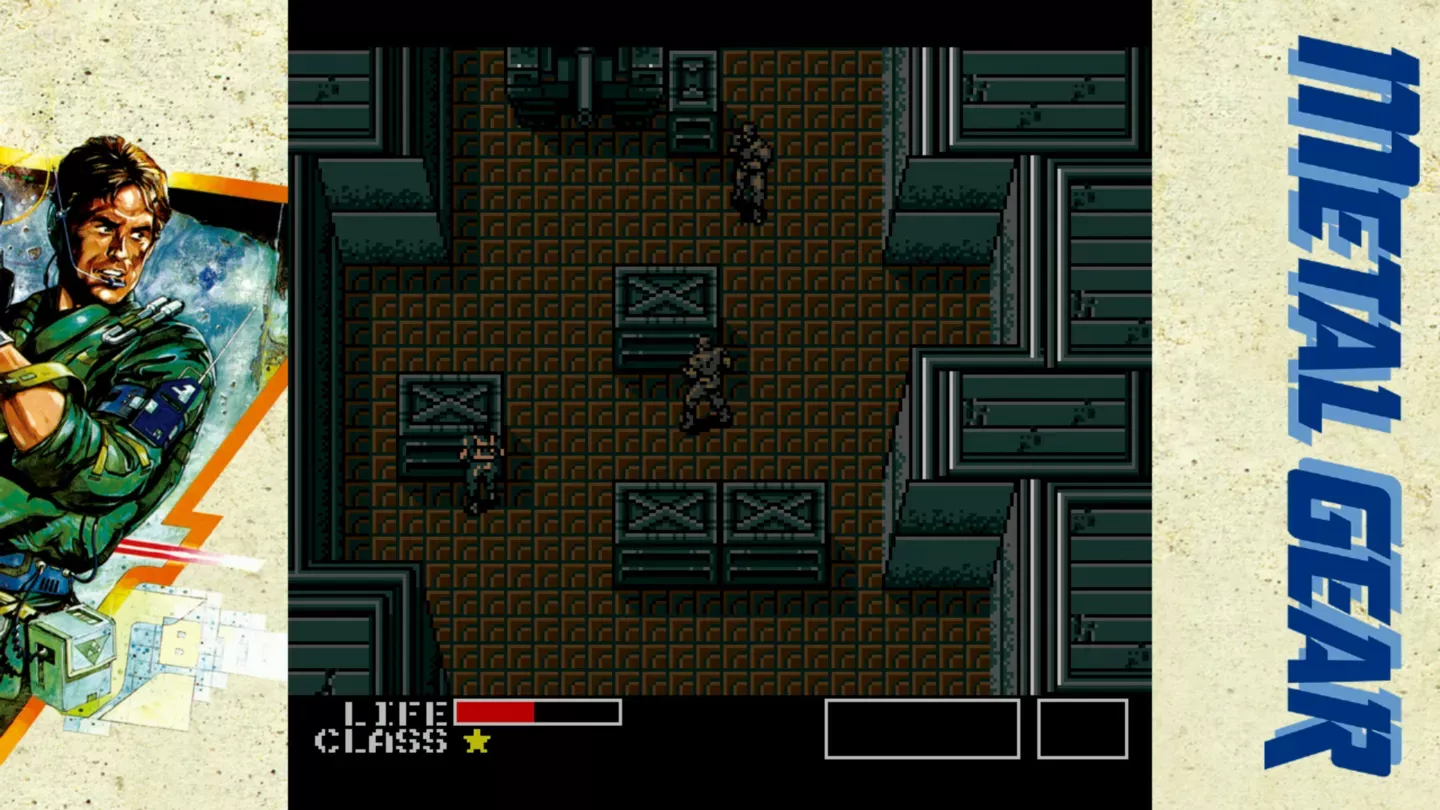Select the empty weapon slot box
Viewport: 1440px width, 810px height.
[922, 730]
